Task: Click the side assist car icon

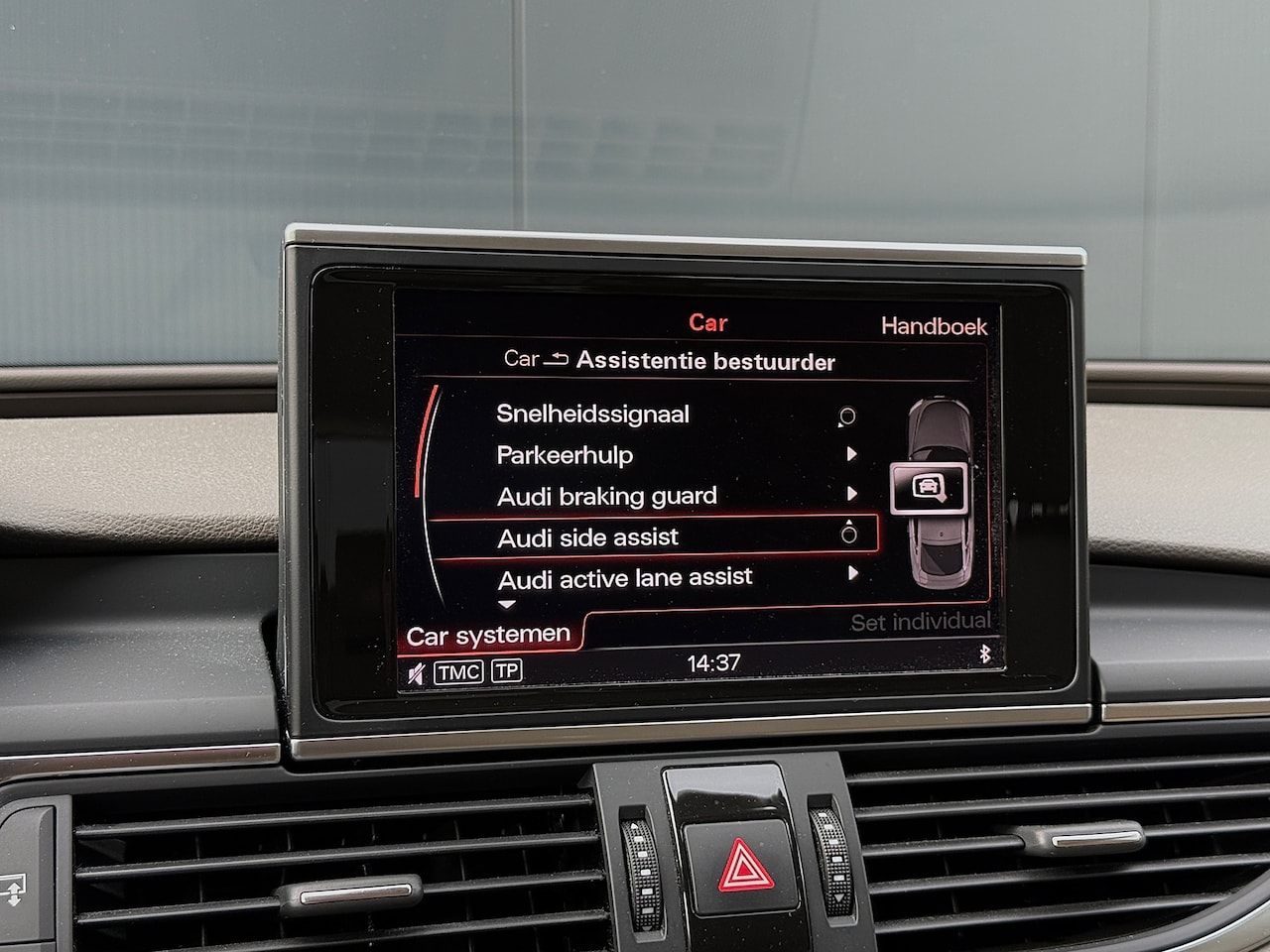Action: click(x=928, y=487)
